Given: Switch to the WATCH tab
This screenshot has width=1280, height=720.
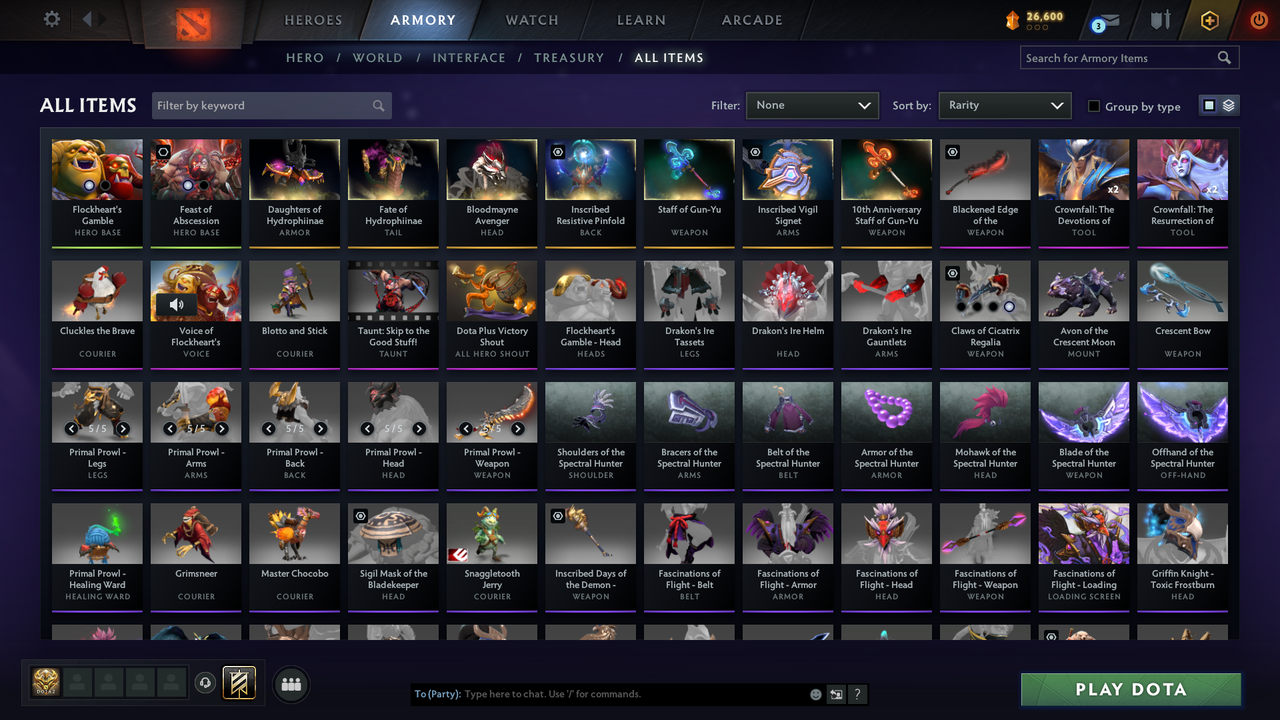Looking at the screenshot, I should [x=531, y=20].
